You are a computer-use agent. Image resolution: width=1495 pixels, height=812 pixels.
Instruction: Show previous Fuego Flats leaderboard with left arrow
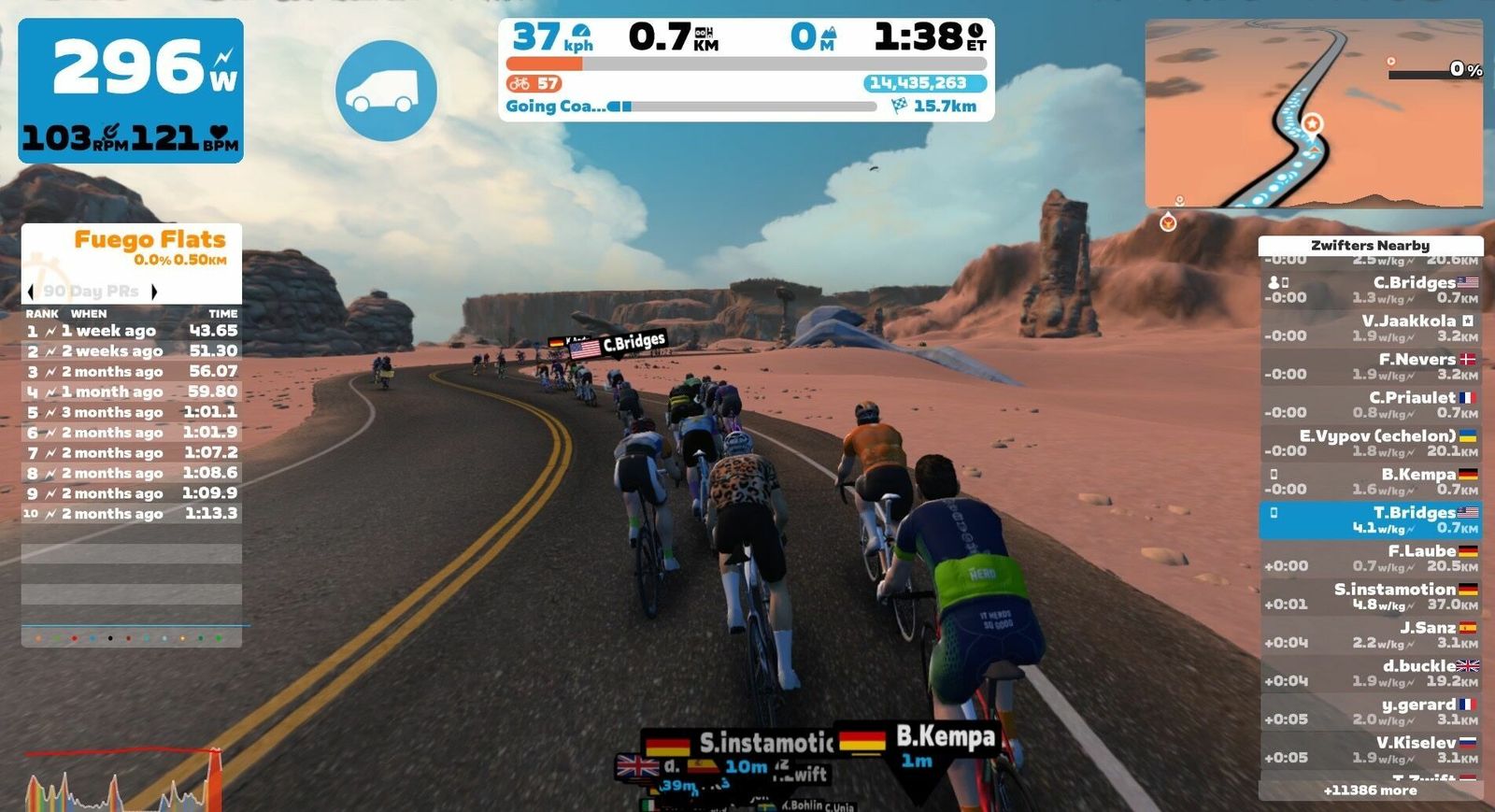[x=31, y=292]
